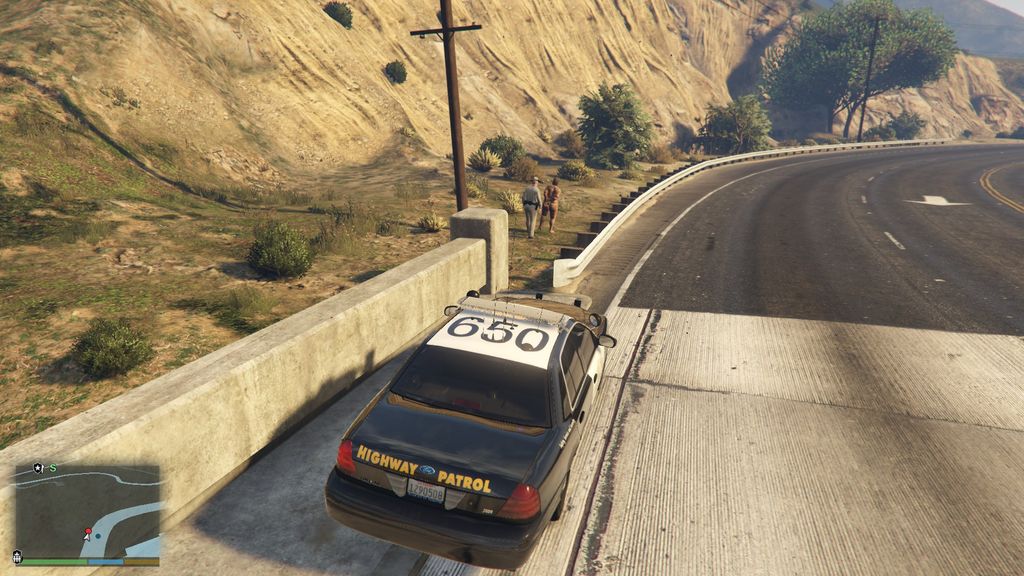Image resolution: width=1024 pixels, height=576 pixels.
Task: Click the minimap in the corner
Action: [86, 511]
